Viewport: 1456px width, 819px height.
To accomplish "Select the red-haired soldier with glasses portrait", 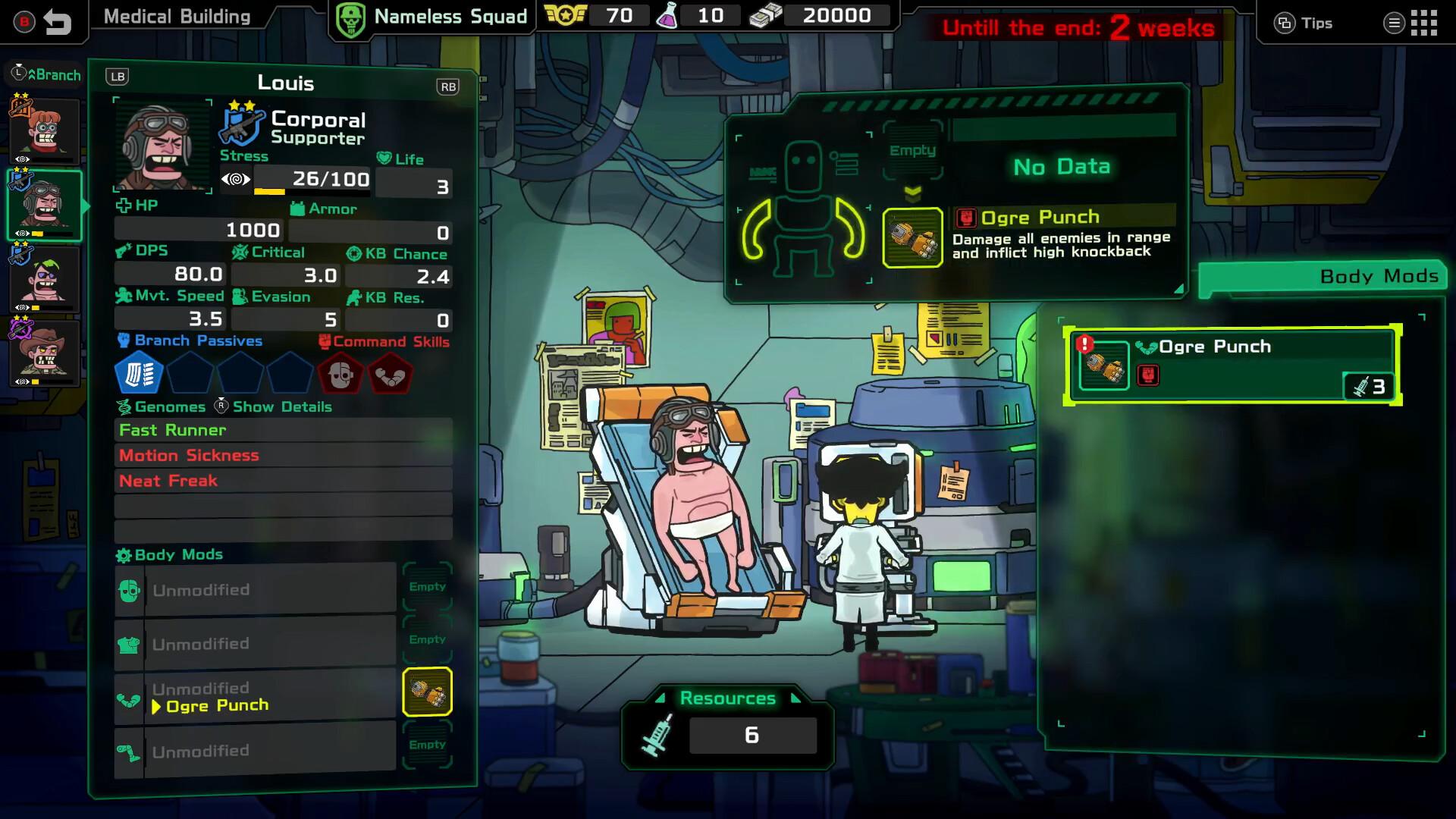I will click(x=45, y=130).
